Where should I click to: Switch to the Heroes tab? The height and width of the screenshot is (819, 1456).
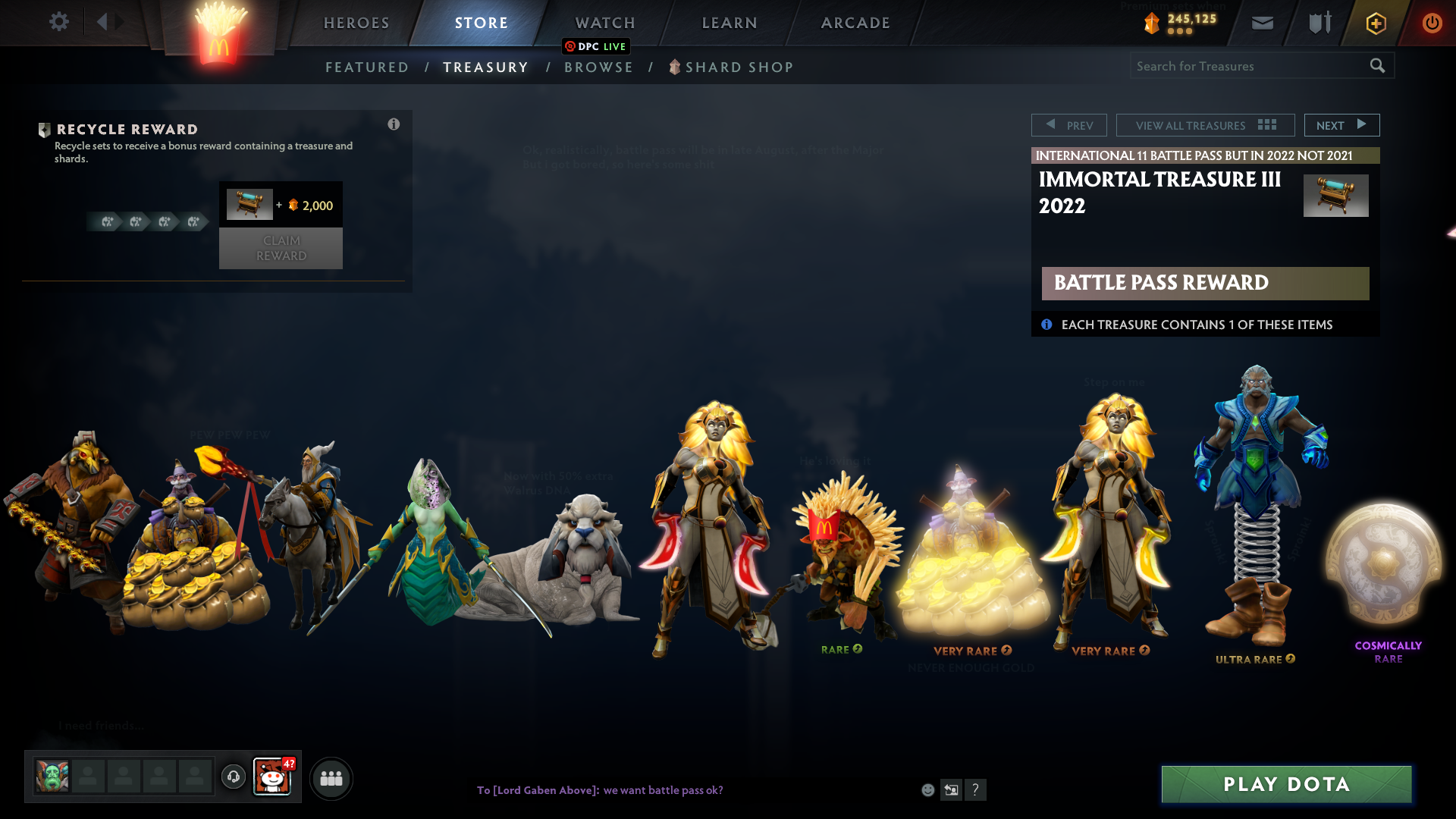[x=356, y=23]
